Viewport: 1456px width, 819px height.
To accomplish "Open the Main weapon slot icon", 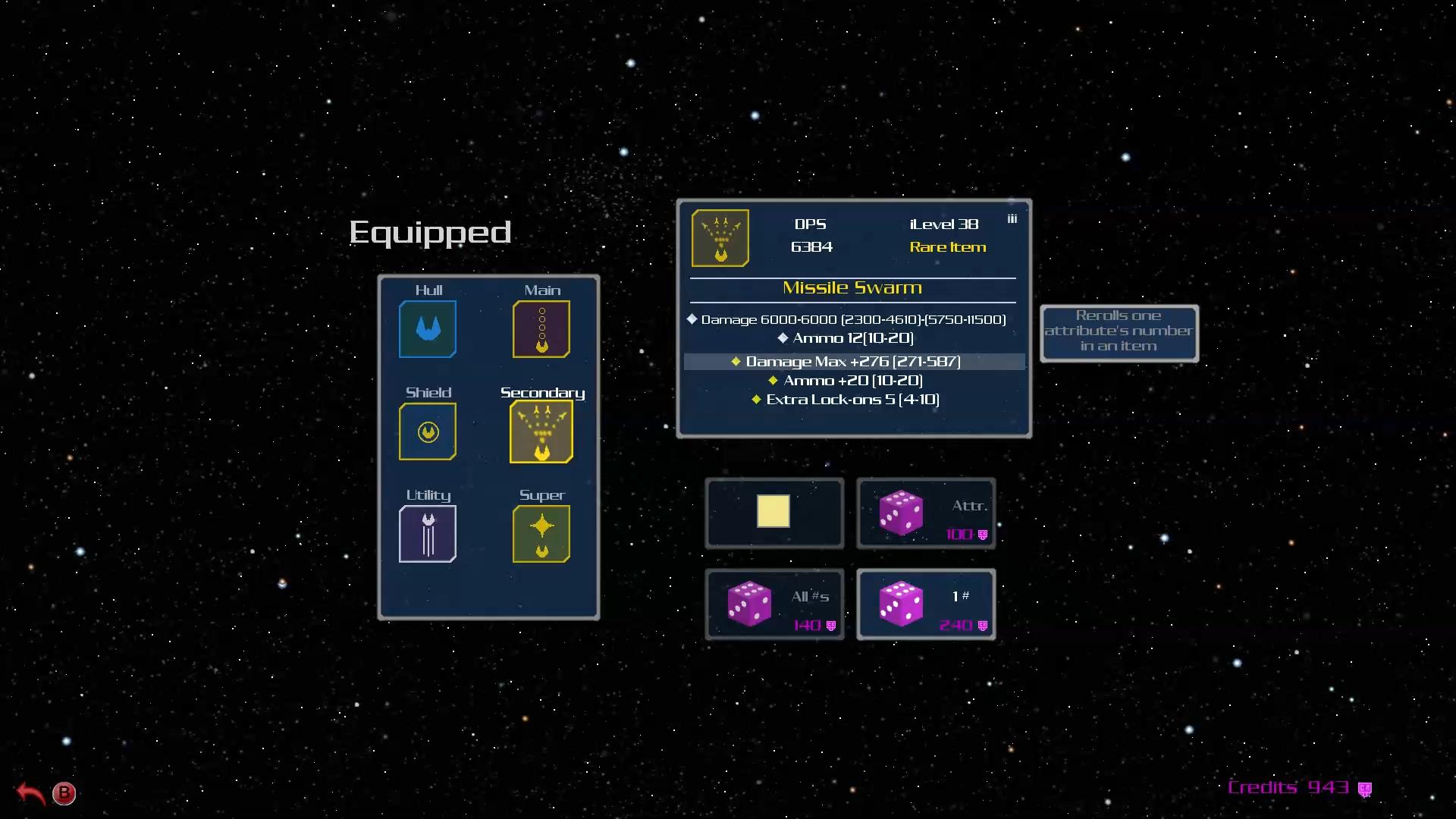I will [x=541, y=329].
